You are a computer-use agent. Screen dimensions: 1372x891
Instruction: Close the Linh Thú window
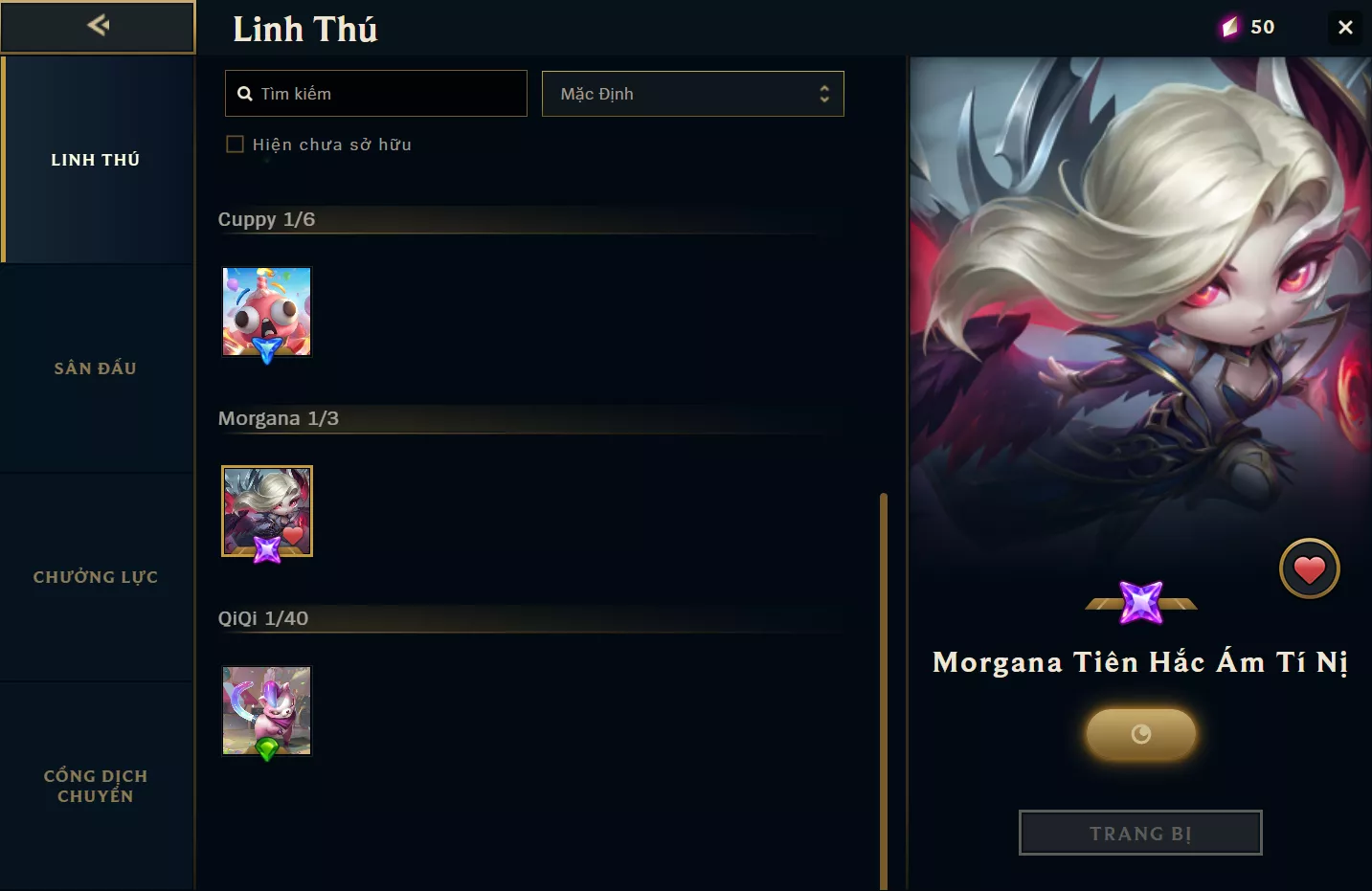(1345, 27)
